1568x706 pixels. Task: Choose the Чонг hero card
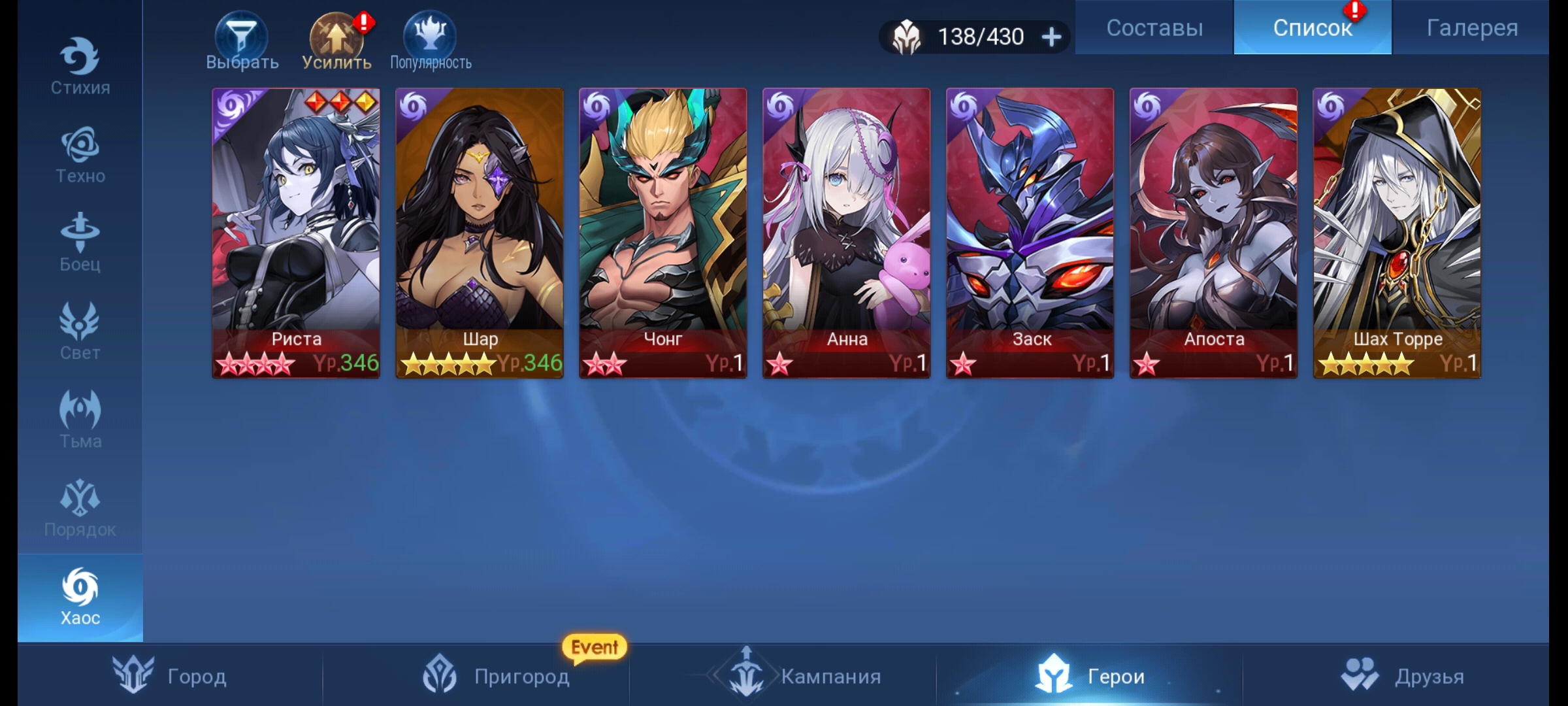click(663, 232)
